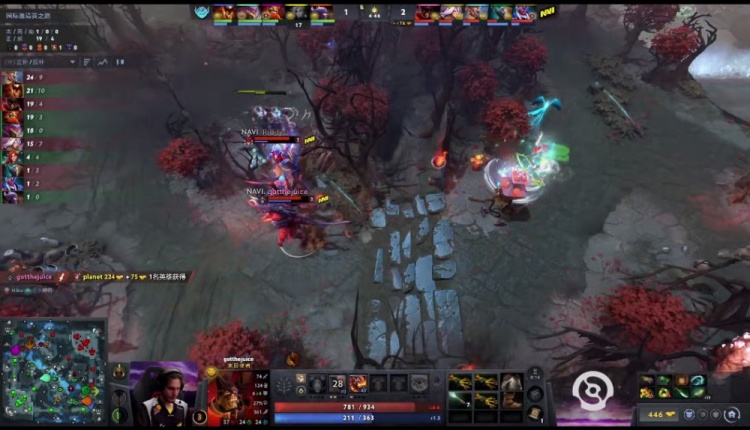Select the first hero portrait in the top bar
The width and height of the screenshot is (750, 430).
[x=223, y=13]
